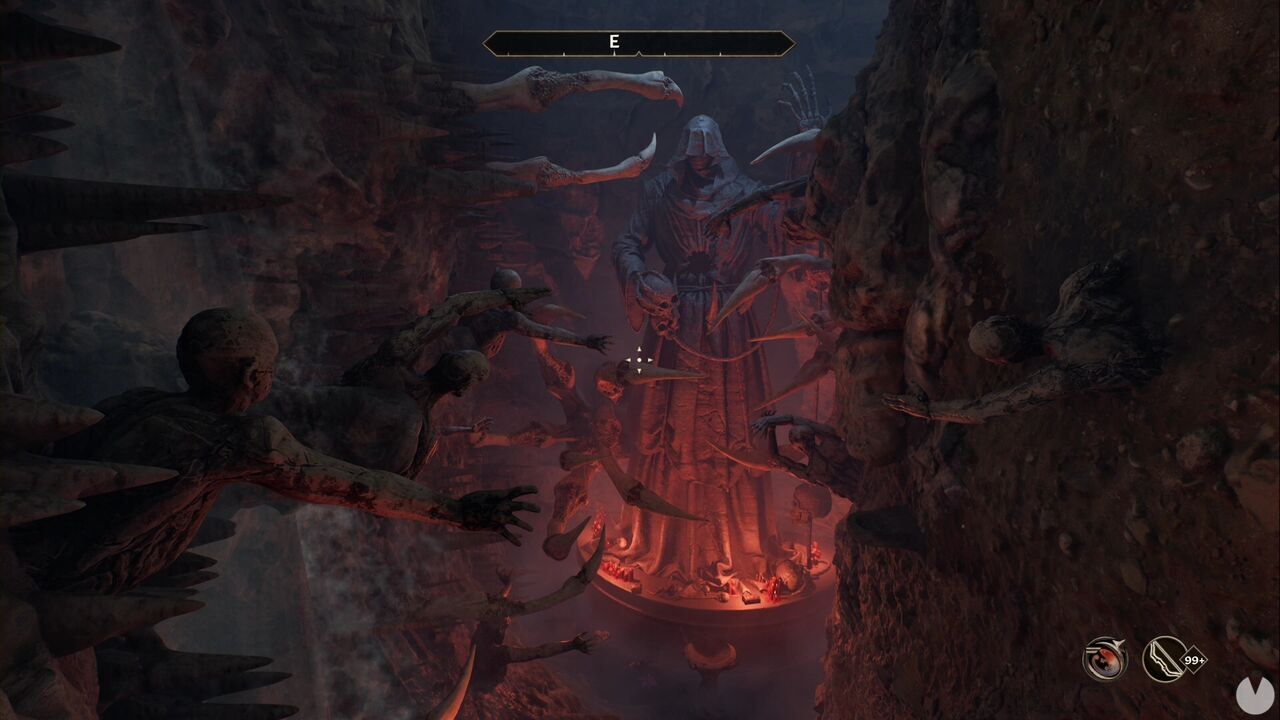Select the bow weapon icon
This screenshot has height=720, width=1280.
[1165, 659]
